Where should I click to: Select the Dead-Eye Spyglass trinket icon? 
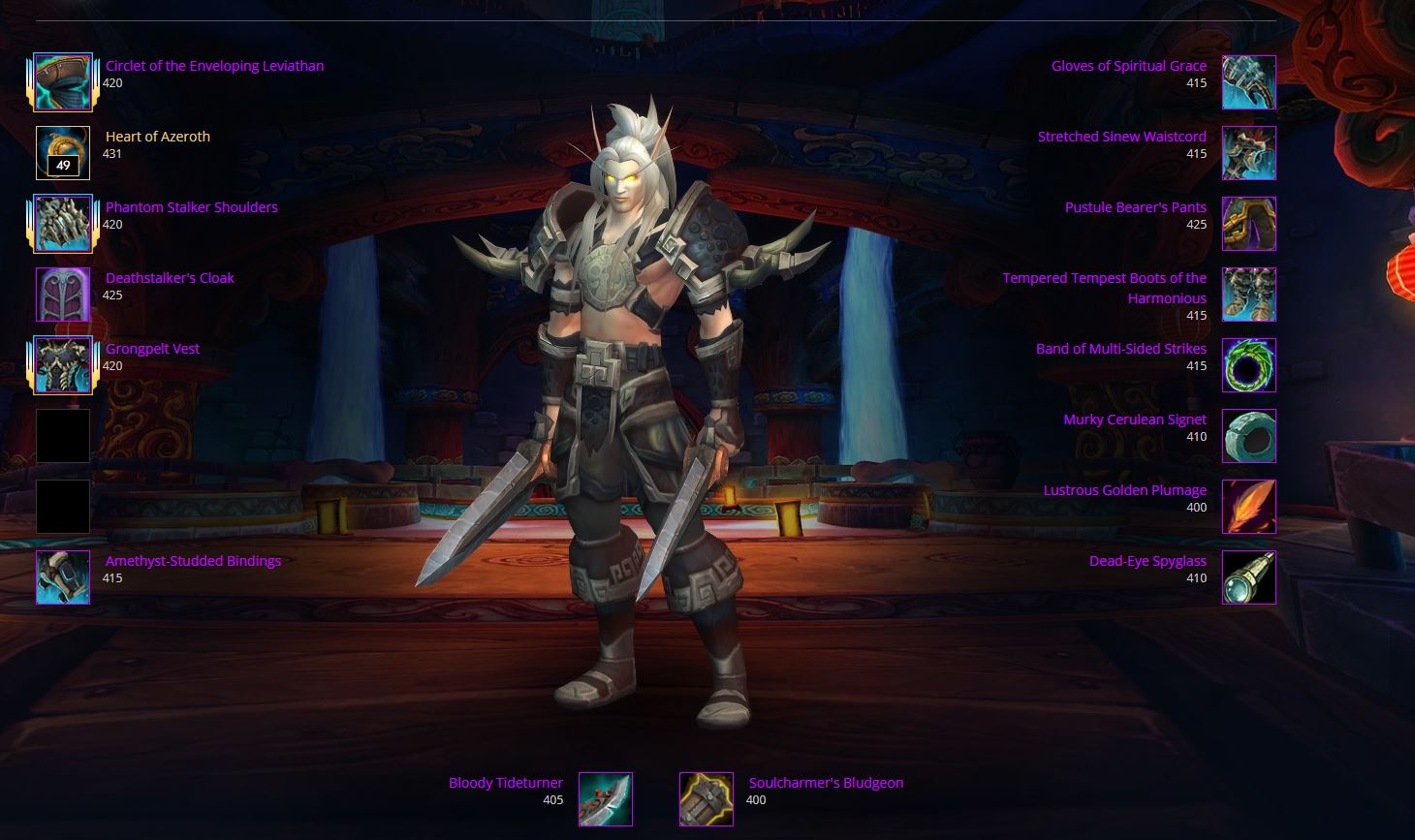tap(1248, 576)
